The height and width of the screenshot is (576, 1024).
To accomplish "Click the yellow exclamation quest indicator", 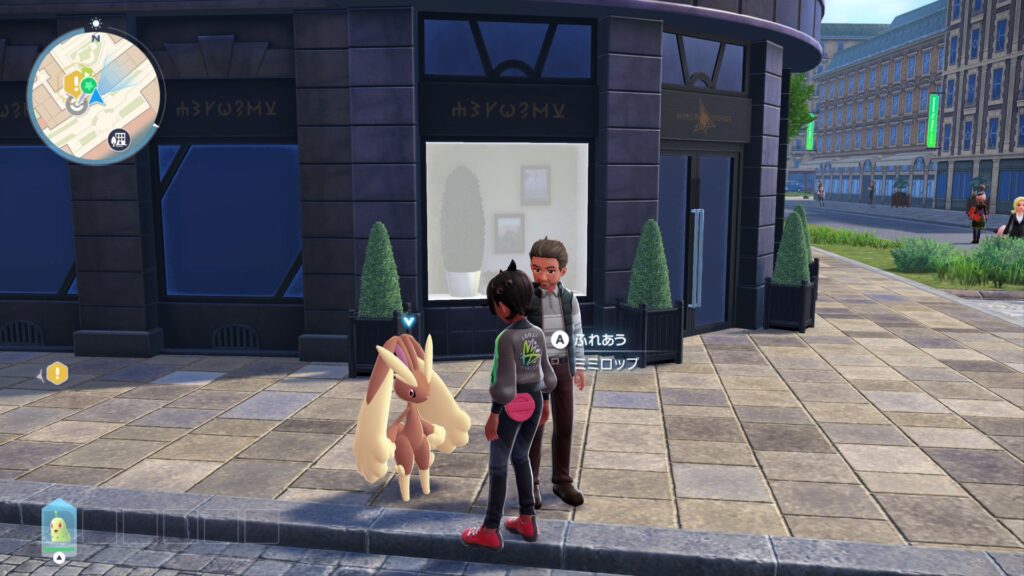I will [58, 373].
